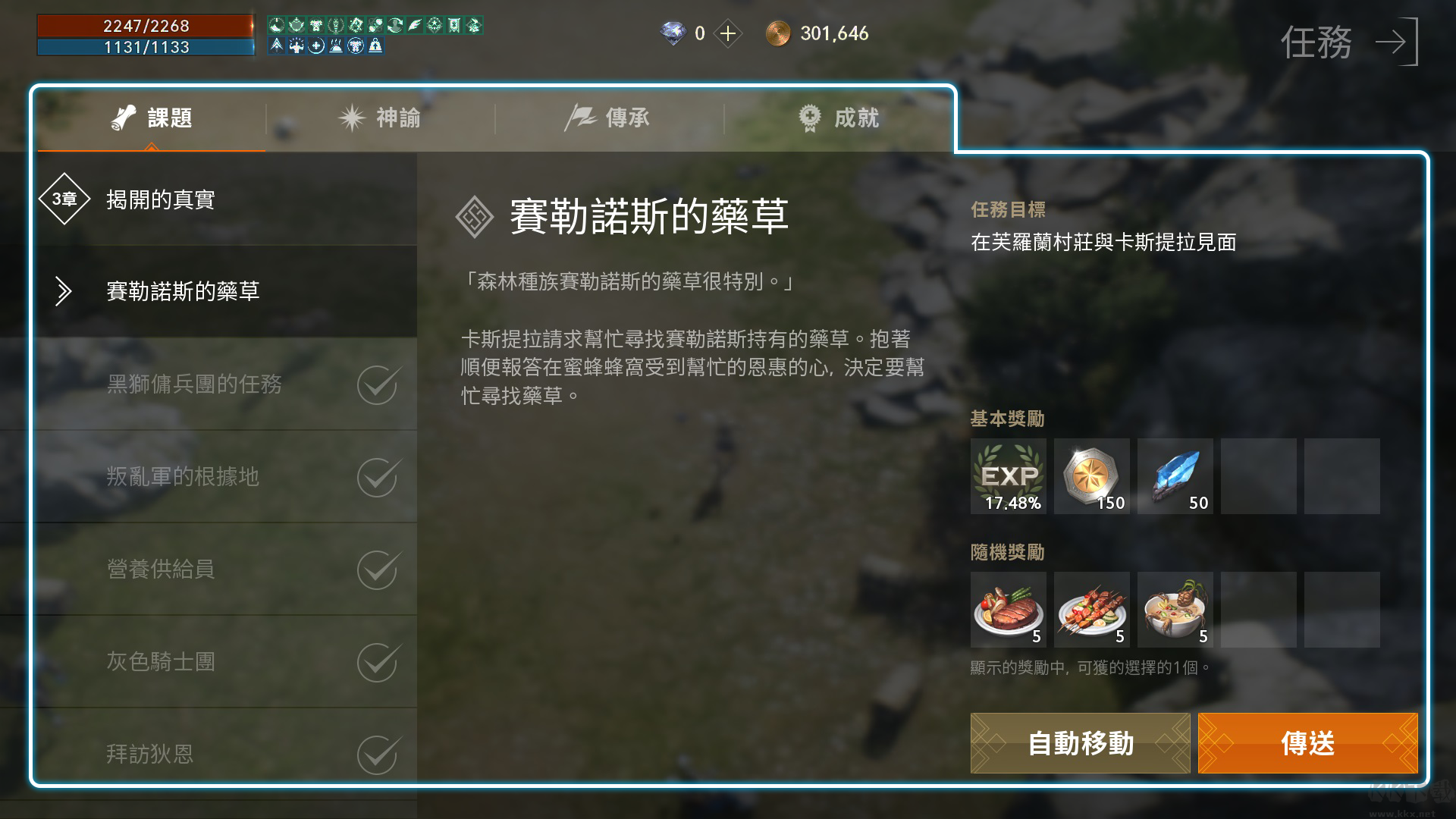Image resolution: width=1456 pixels, height=819 pixels.
Task: Select the steak dish random reward
Action: coord(1009,609)
